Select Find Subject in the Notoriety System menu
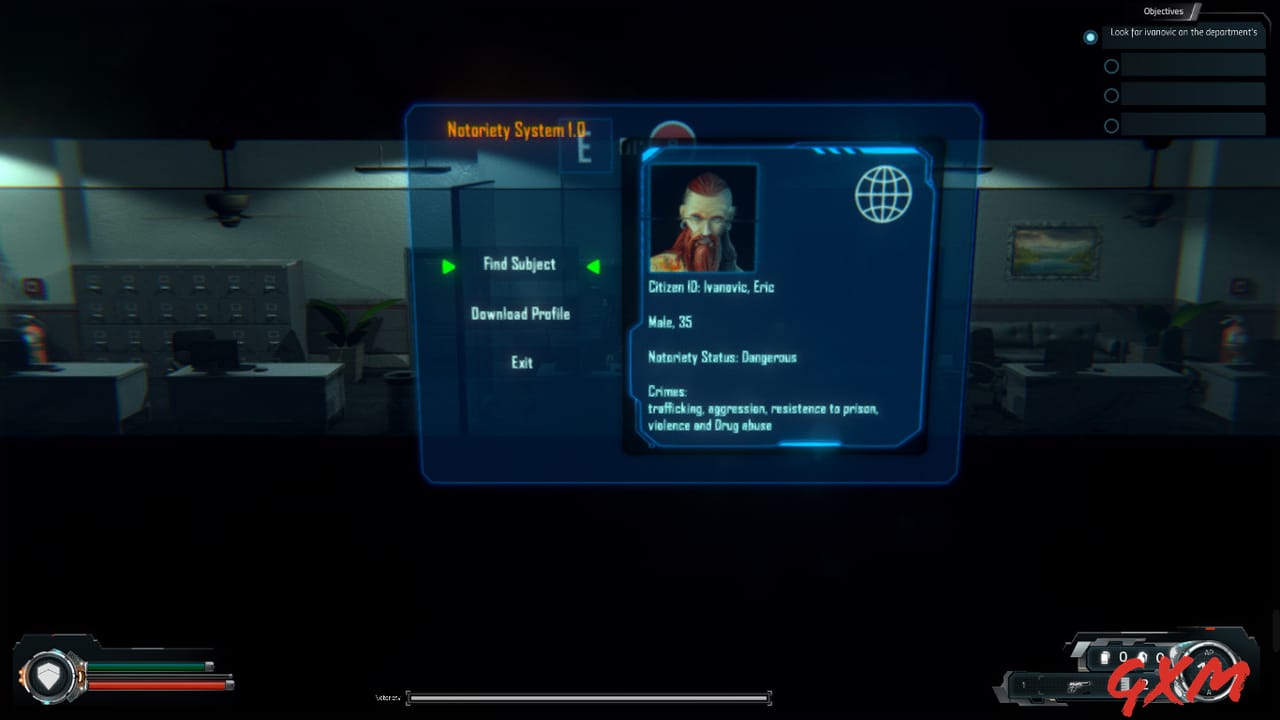The image size is (1280, 720). (x=519, y=265)
